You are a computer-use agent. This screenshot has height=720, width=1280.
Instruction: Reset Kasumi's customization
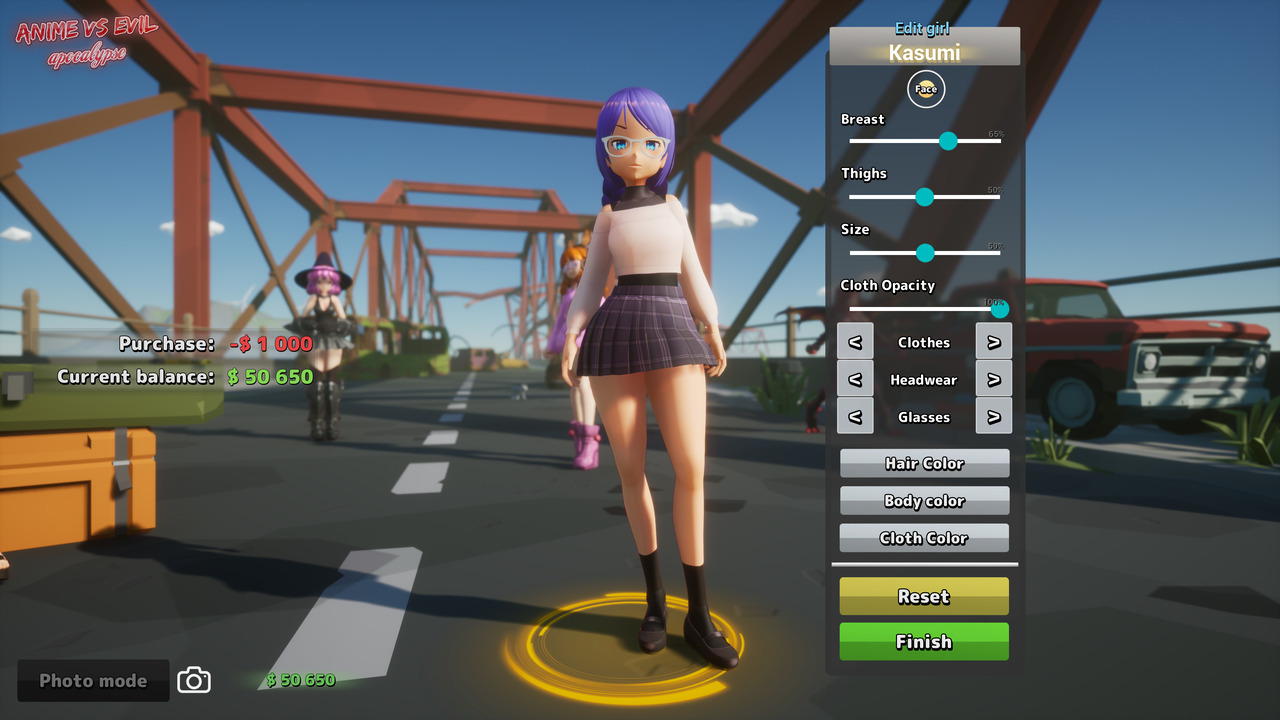click(x=924, y=596)
